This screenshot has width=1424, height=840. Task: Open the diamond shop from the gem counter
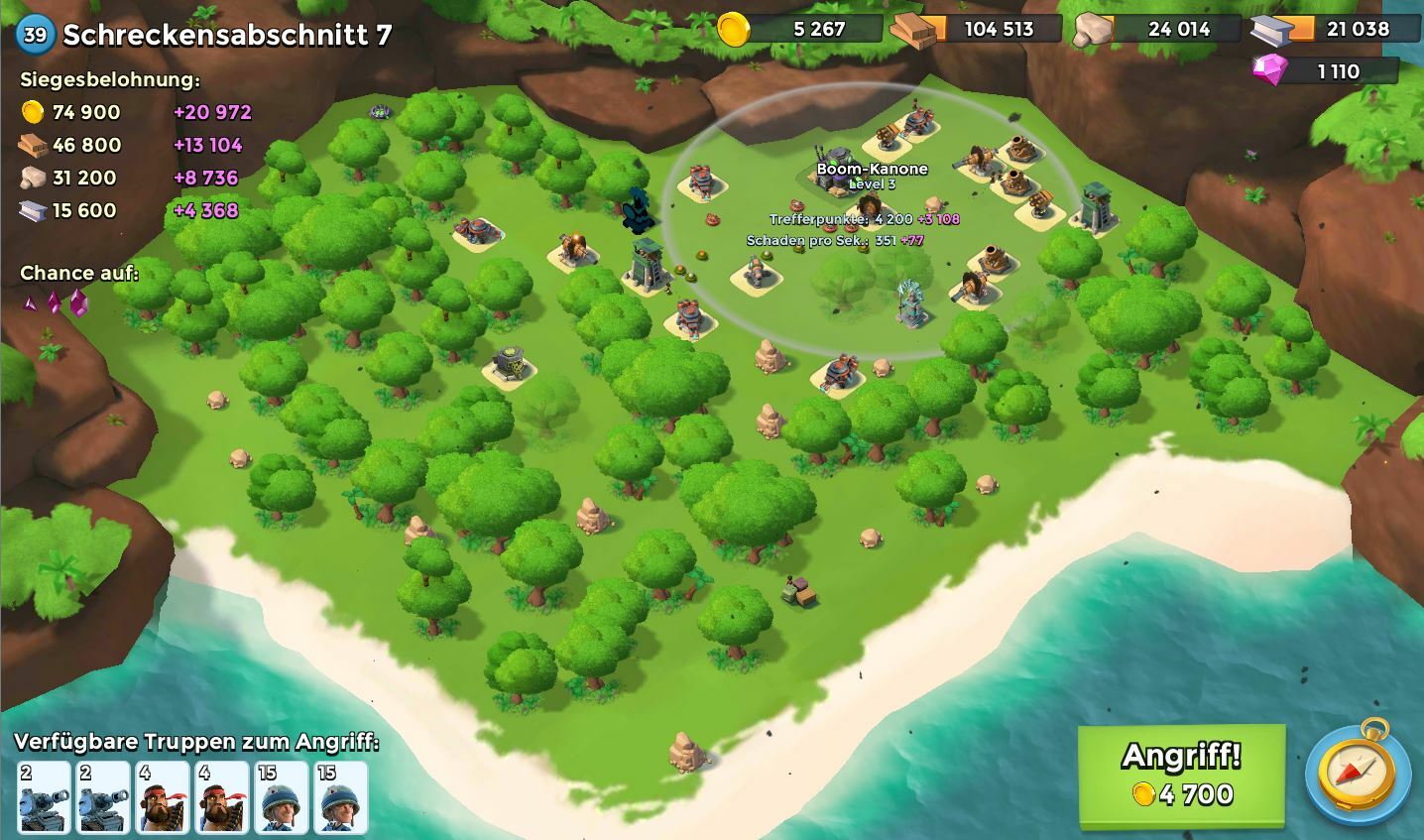coord(1325,71)
